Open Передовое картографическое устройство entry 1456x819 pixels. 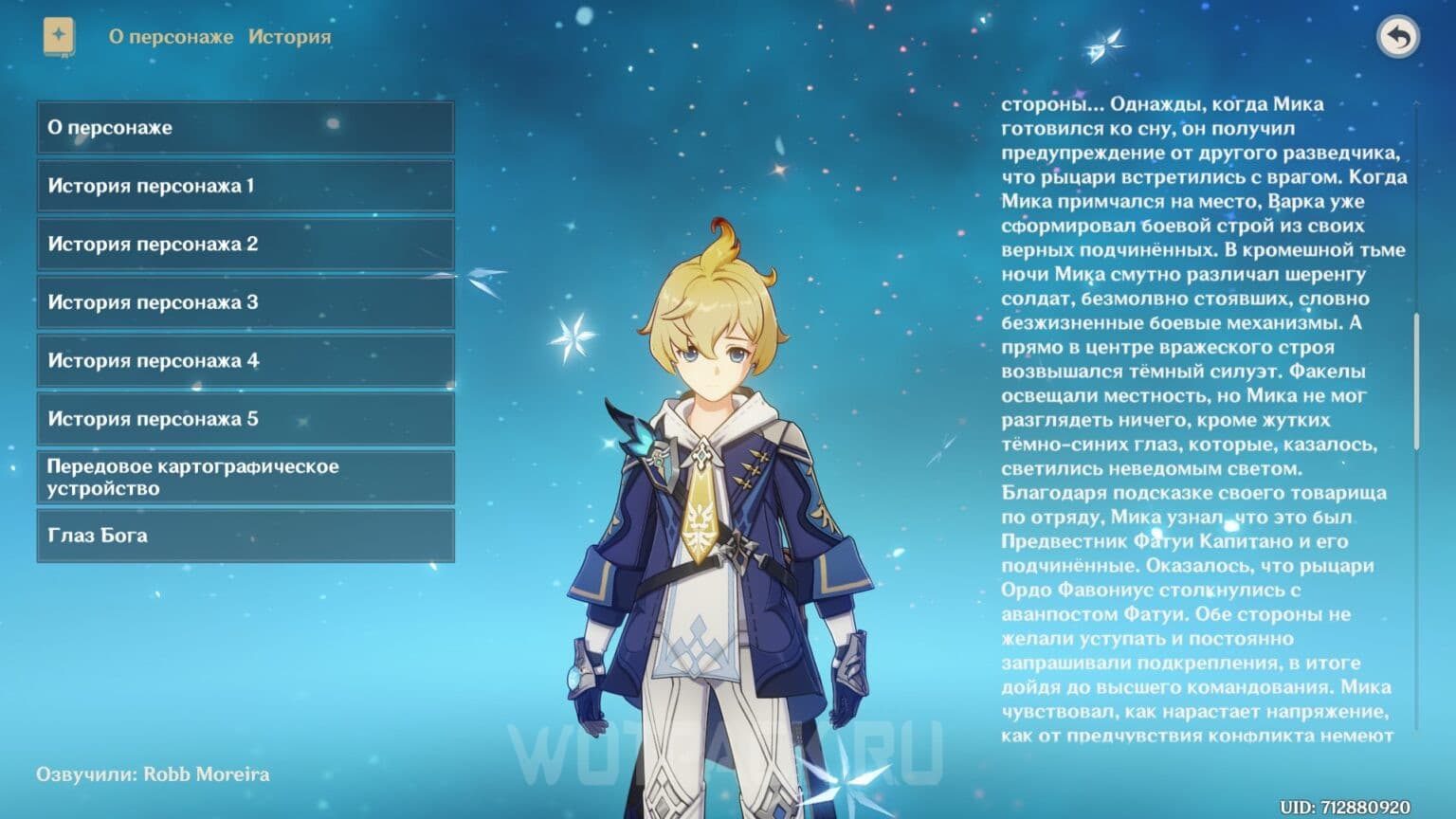[245, 477]
